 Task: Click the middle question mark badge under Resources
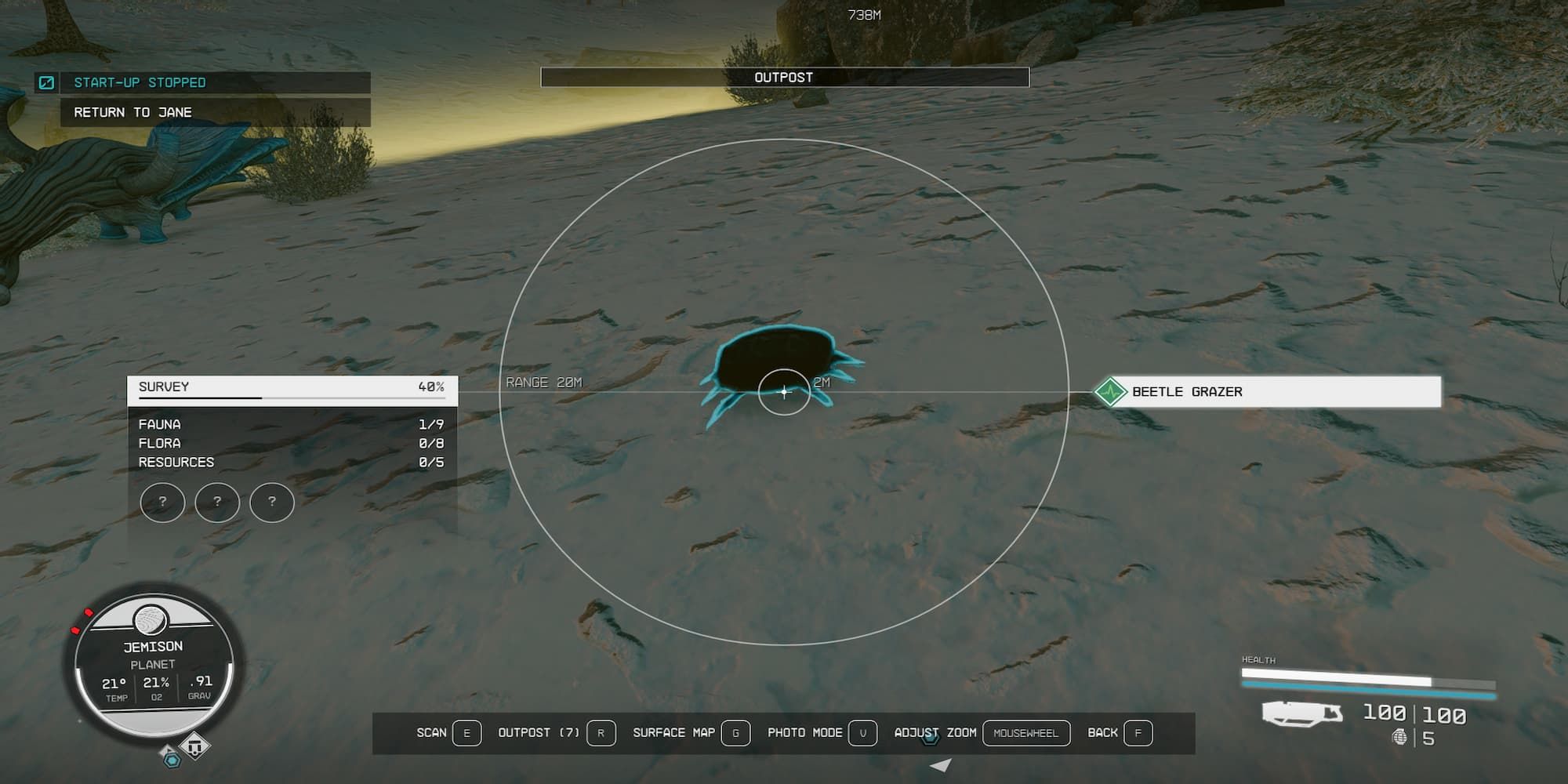click(217, 503)
